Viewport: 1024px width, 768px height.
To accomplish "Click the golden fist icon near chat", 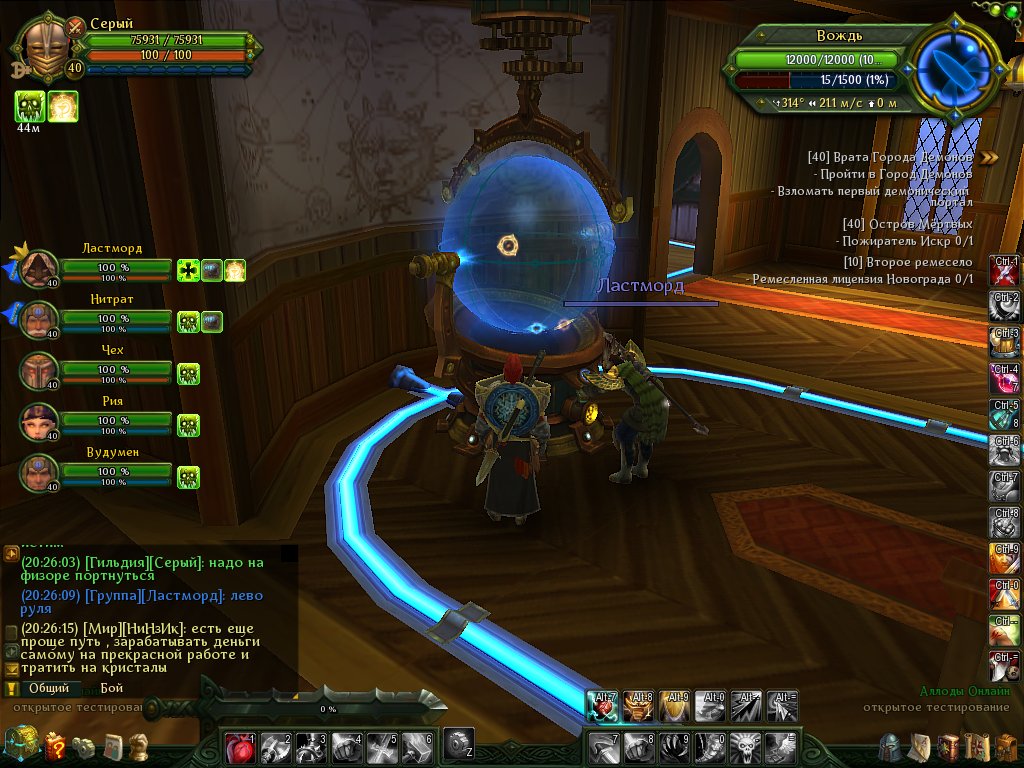I will pos(140,746).
